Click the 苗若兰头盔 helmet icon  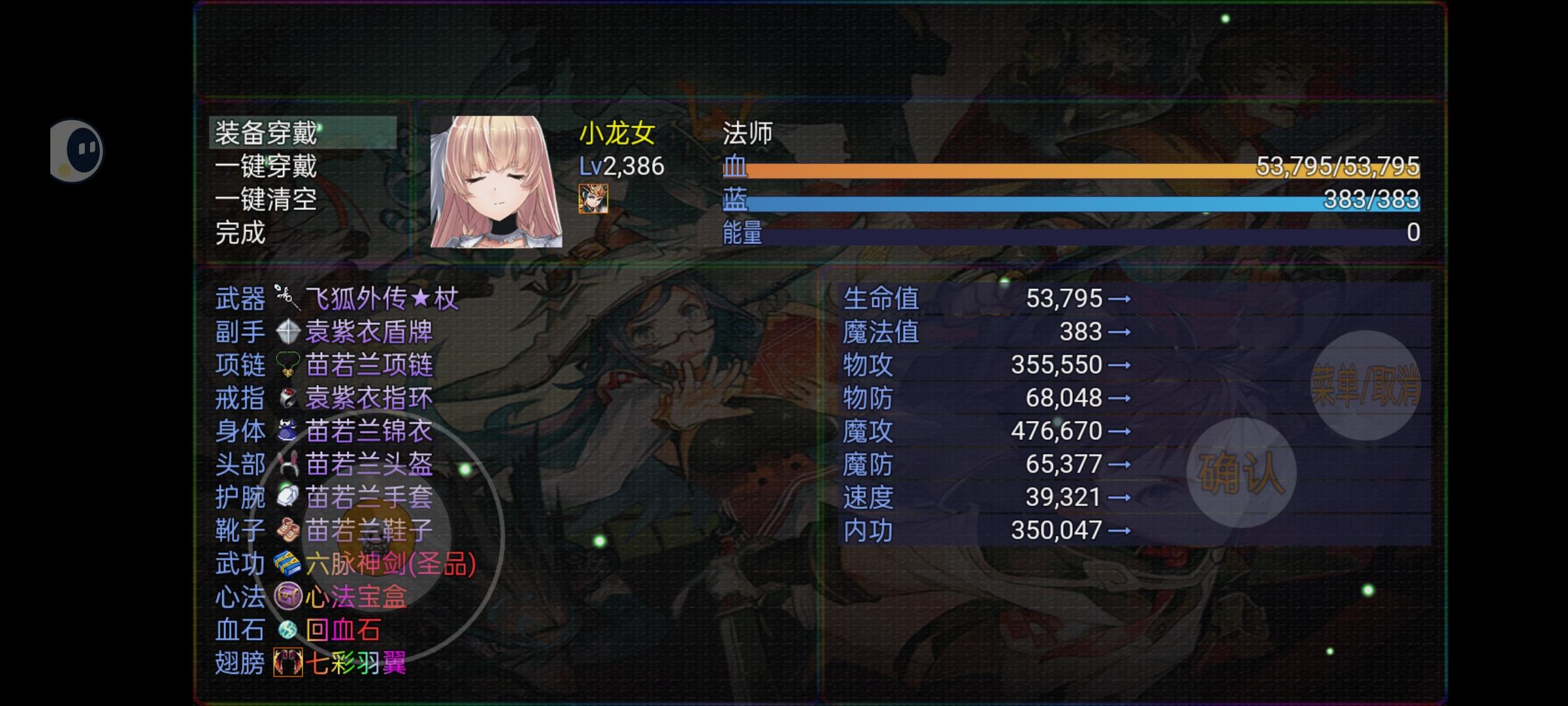(x=288, y=465)
